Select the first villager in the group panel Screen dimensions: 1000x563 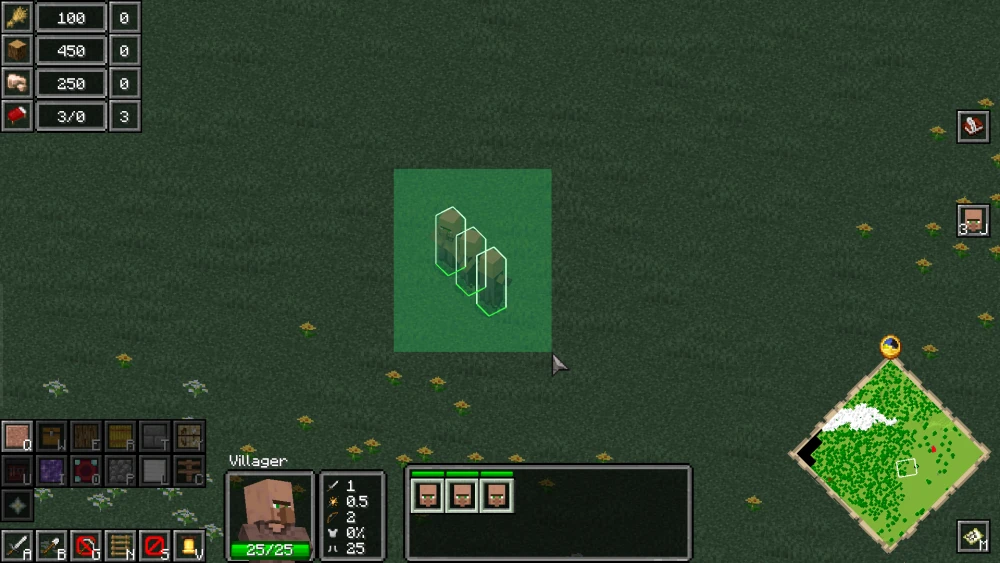pos(427,494)
